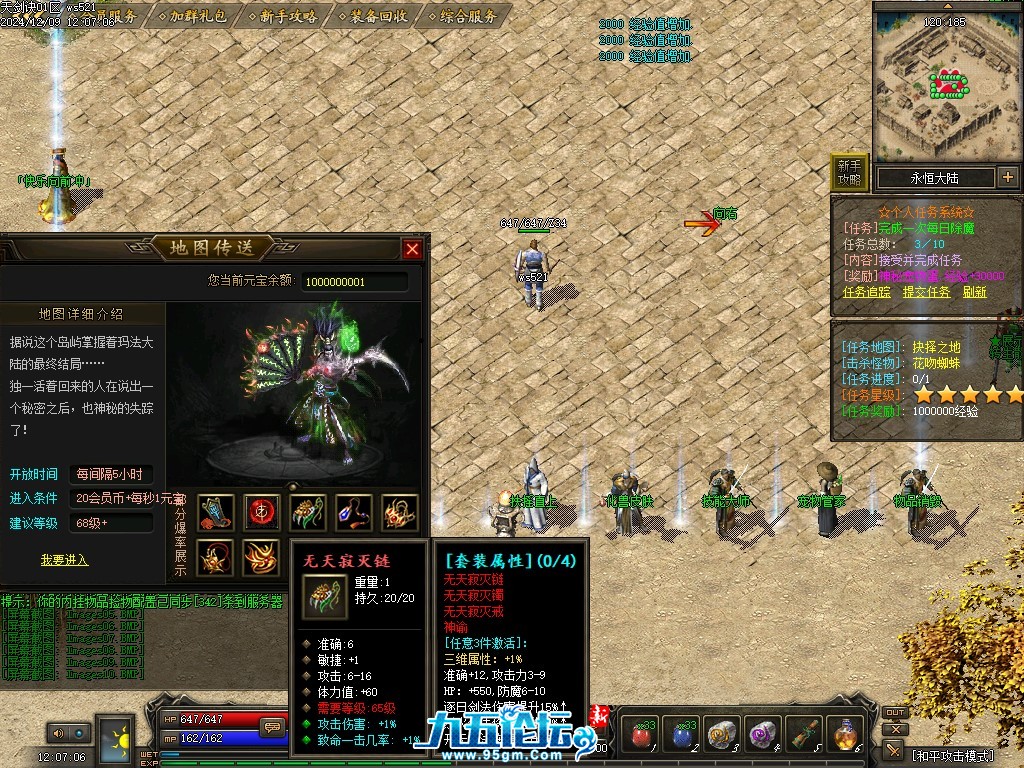The height and width of the screenshot is (768, 1024).
Task: Expand the map with the plus button
Action: pyautogui.click(x=1007, y=178)
